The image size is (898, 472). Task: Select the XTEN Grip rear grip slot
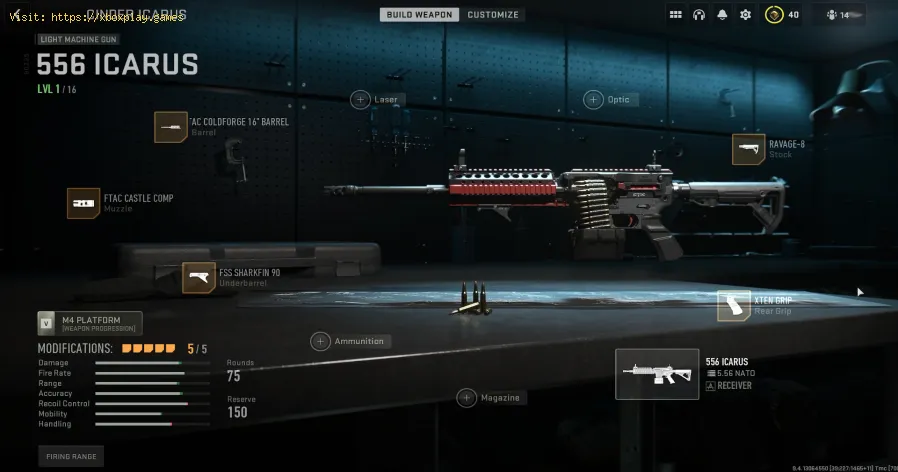tap(734, 306)
